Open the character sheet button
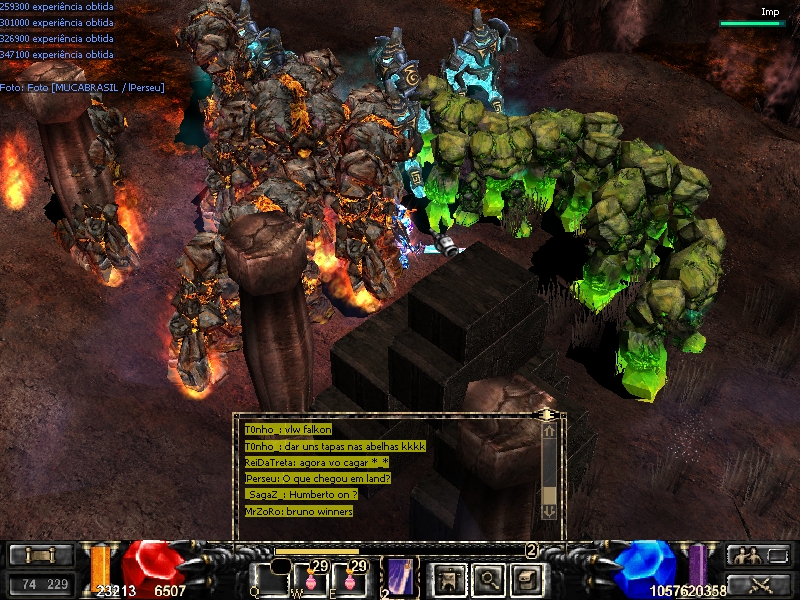The width and height of the screenshot is (800, 600). coord(449,578)
